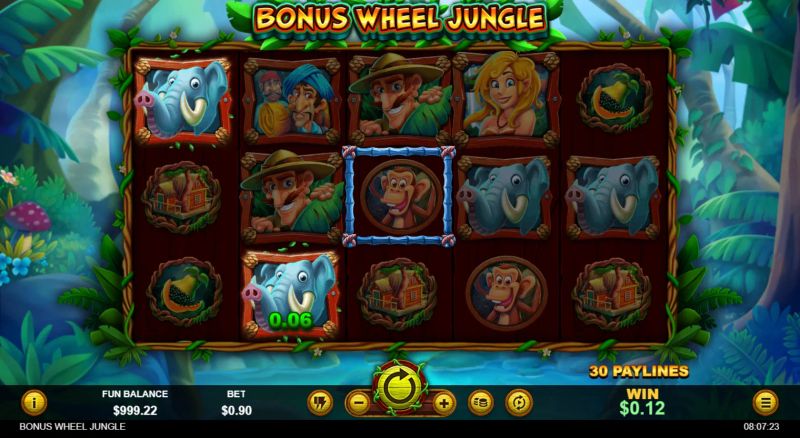Decrease the bet with the minus button

[x=357, y=403]
